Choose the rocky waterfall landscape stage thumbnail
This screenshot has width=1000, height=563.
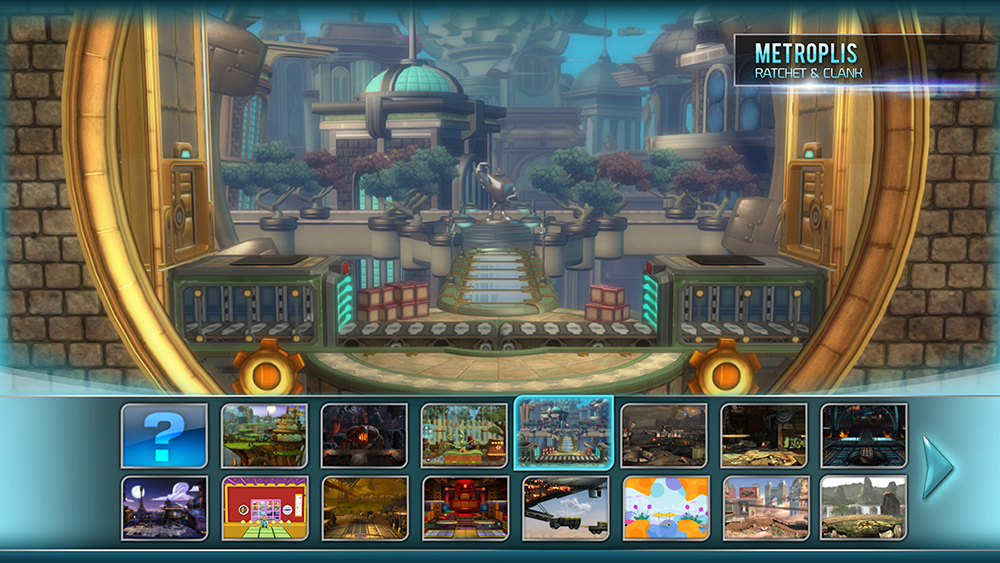click(864, 507)
